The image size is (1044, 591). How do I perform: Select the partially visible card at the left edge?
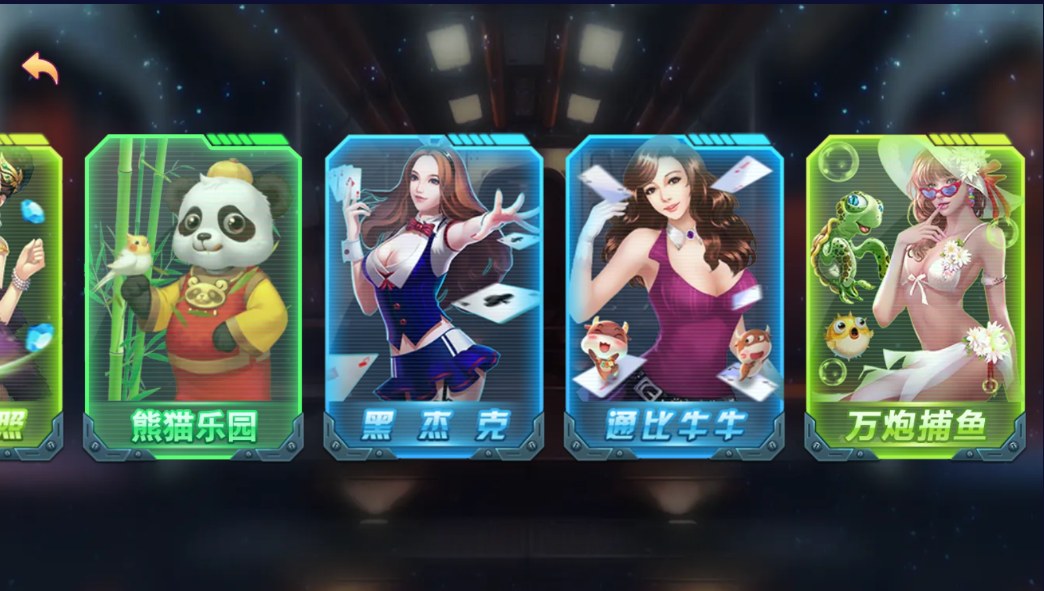tap(28, 296)
